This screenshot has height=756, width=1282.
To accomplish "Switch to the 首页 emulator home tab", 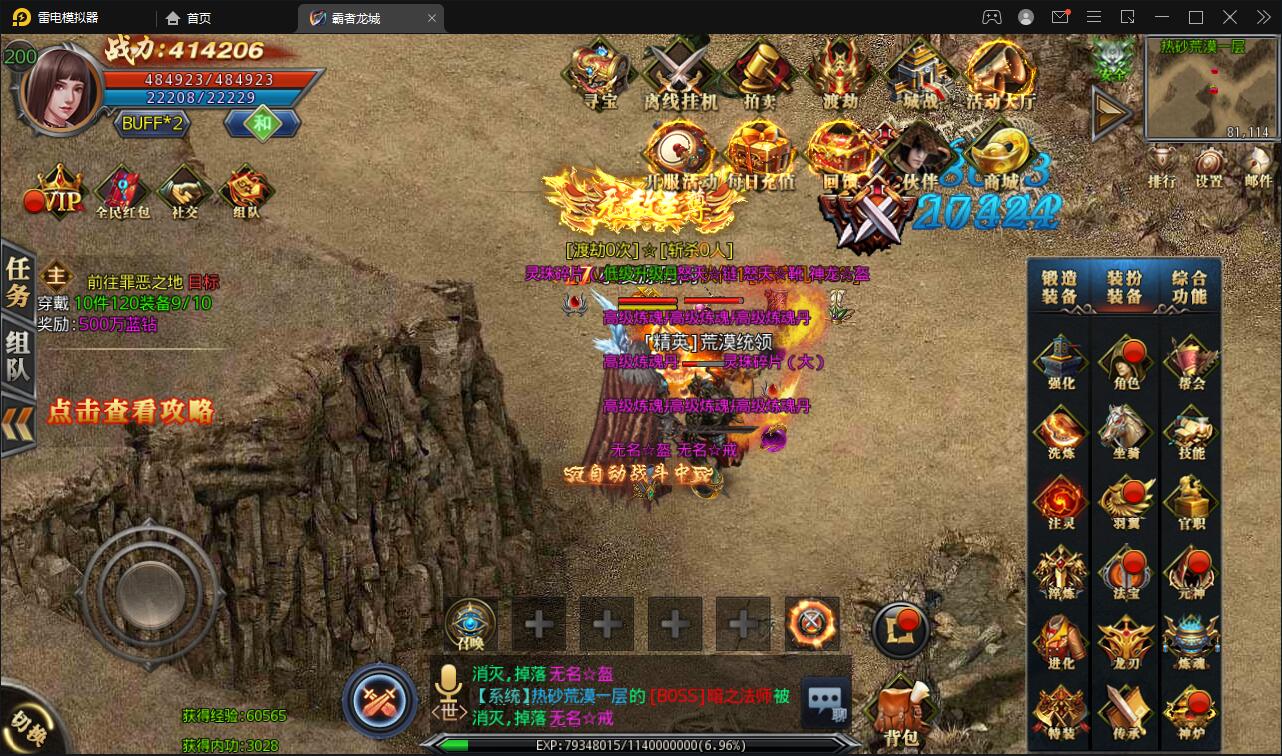I will click(x=189, y=18).
